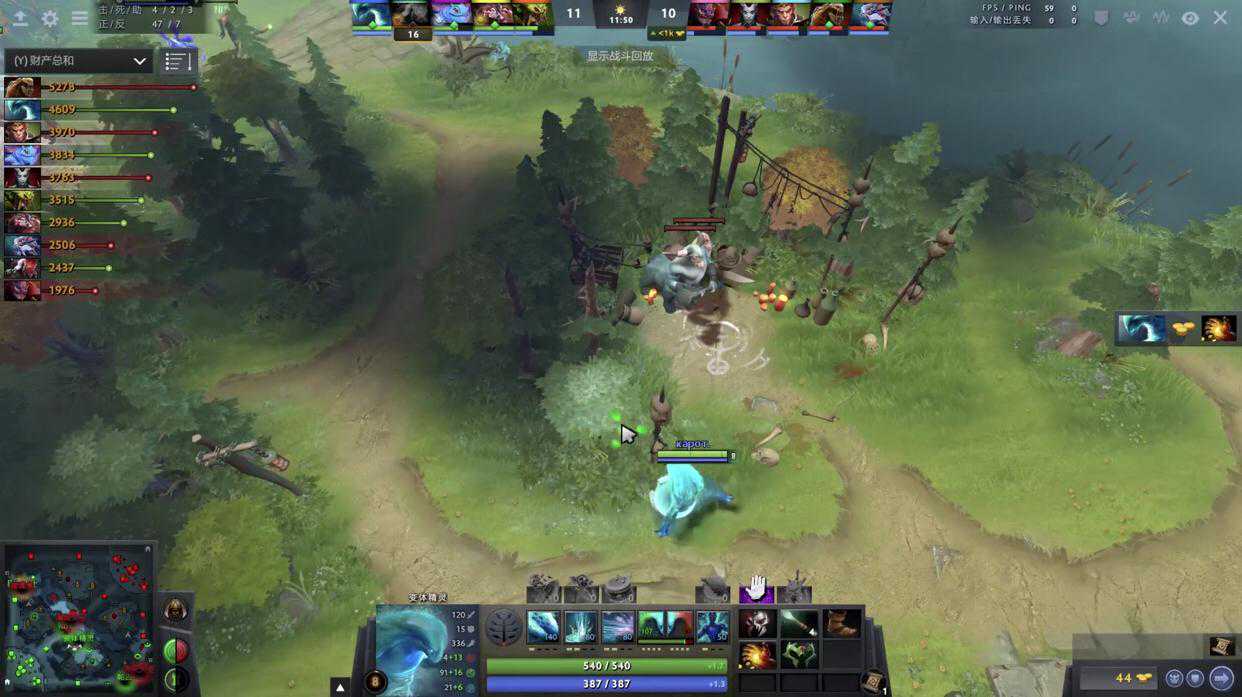
Task: Toggle the eye spectator view icon
Action: click(x=1189, y=18)
